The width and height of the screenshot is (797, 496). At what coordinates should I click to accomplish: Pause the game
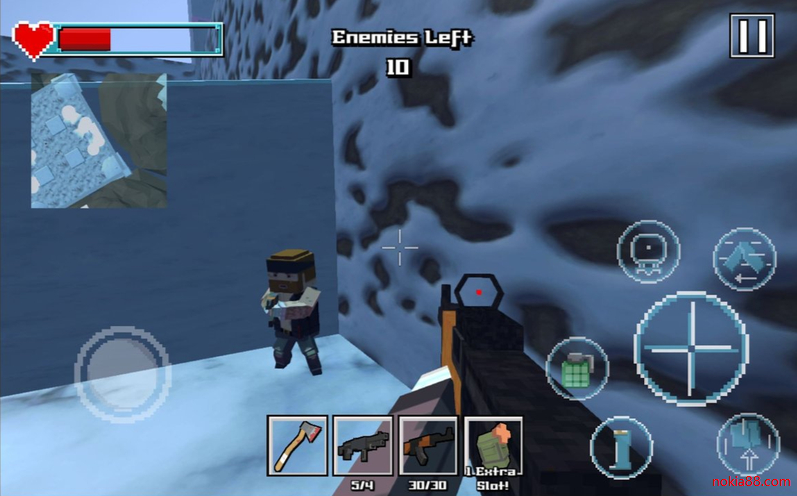point(751,36)
